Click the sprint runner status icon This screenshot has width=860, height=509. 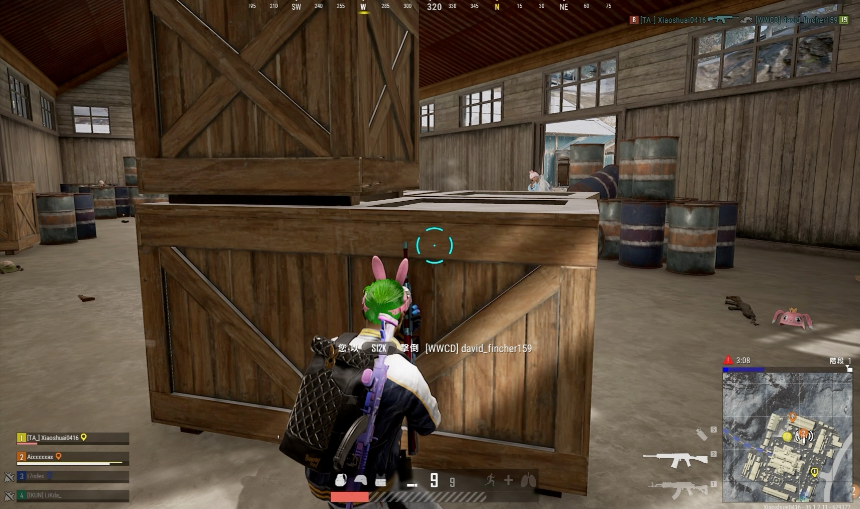(491, 481)
